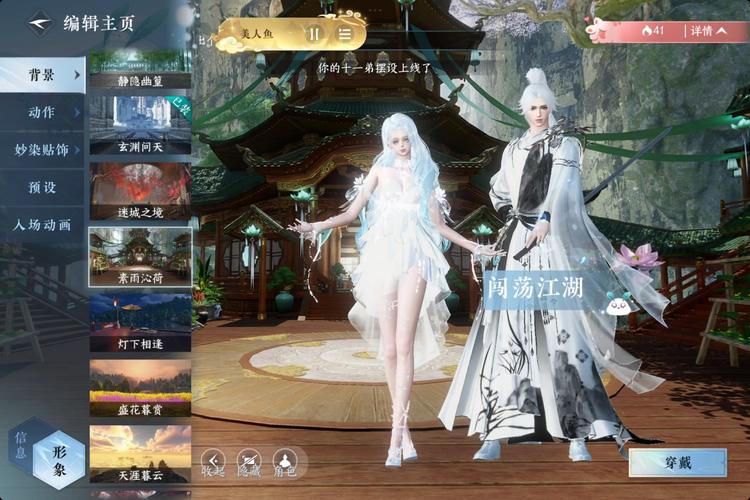Open the 动作 category tab
The image size is (750, 500).
[x=42, y=112]
